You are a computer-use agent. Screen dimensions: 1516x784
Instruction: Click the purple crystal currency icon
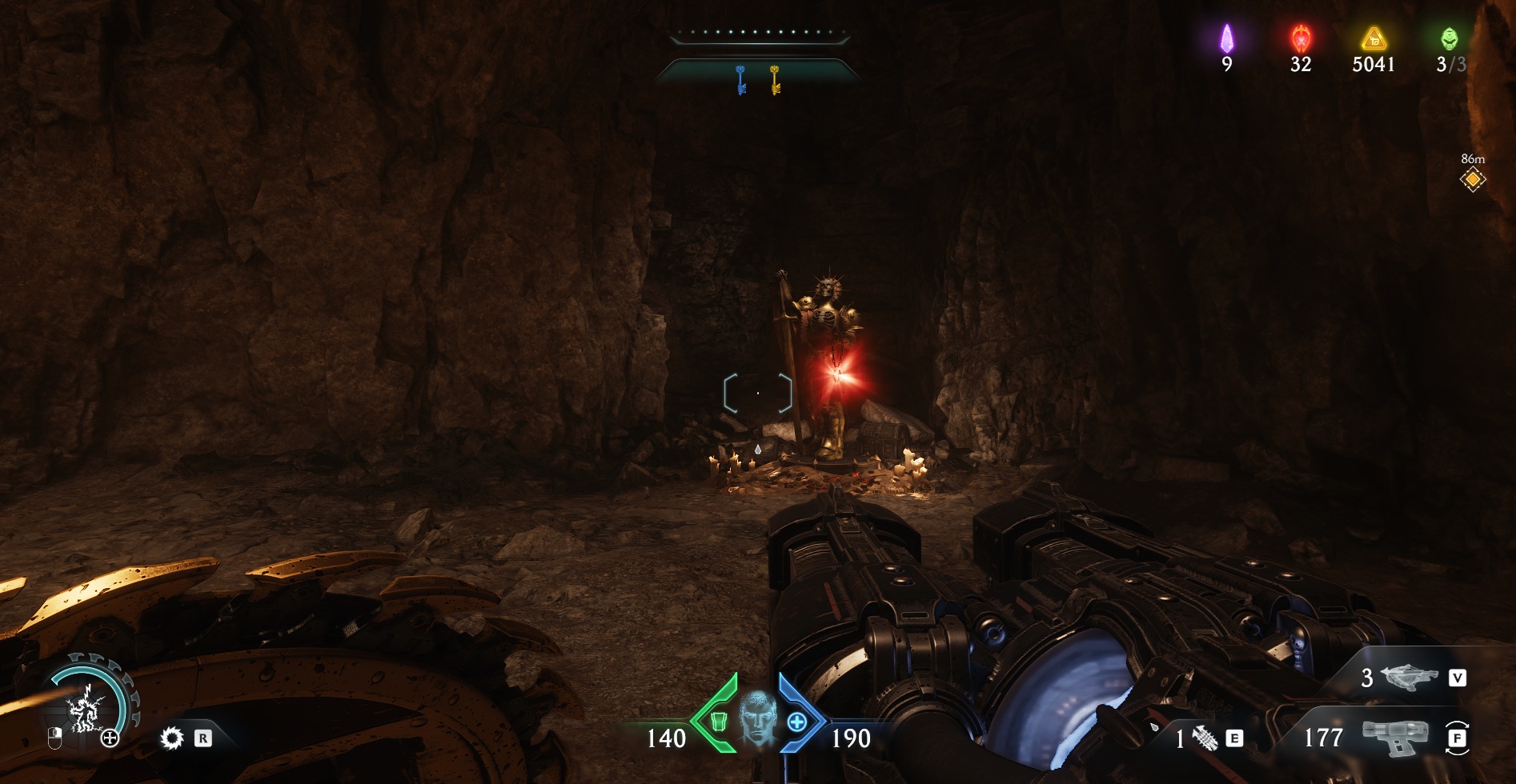(x=1226, y=38)
